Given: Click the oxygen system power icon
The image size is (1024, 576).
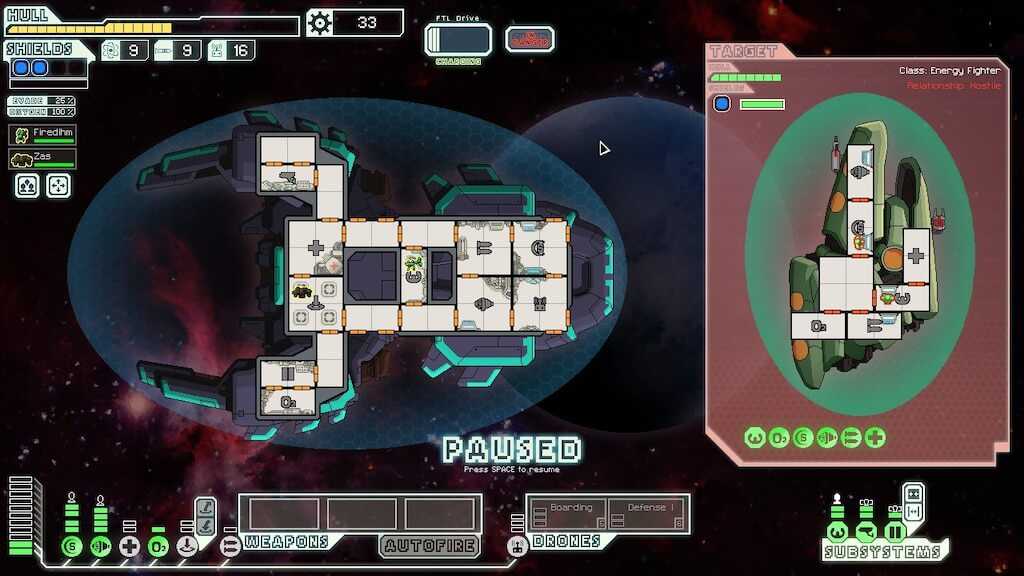Looking at the screenshot, I should pyautogui.click(x=158, y=546).
